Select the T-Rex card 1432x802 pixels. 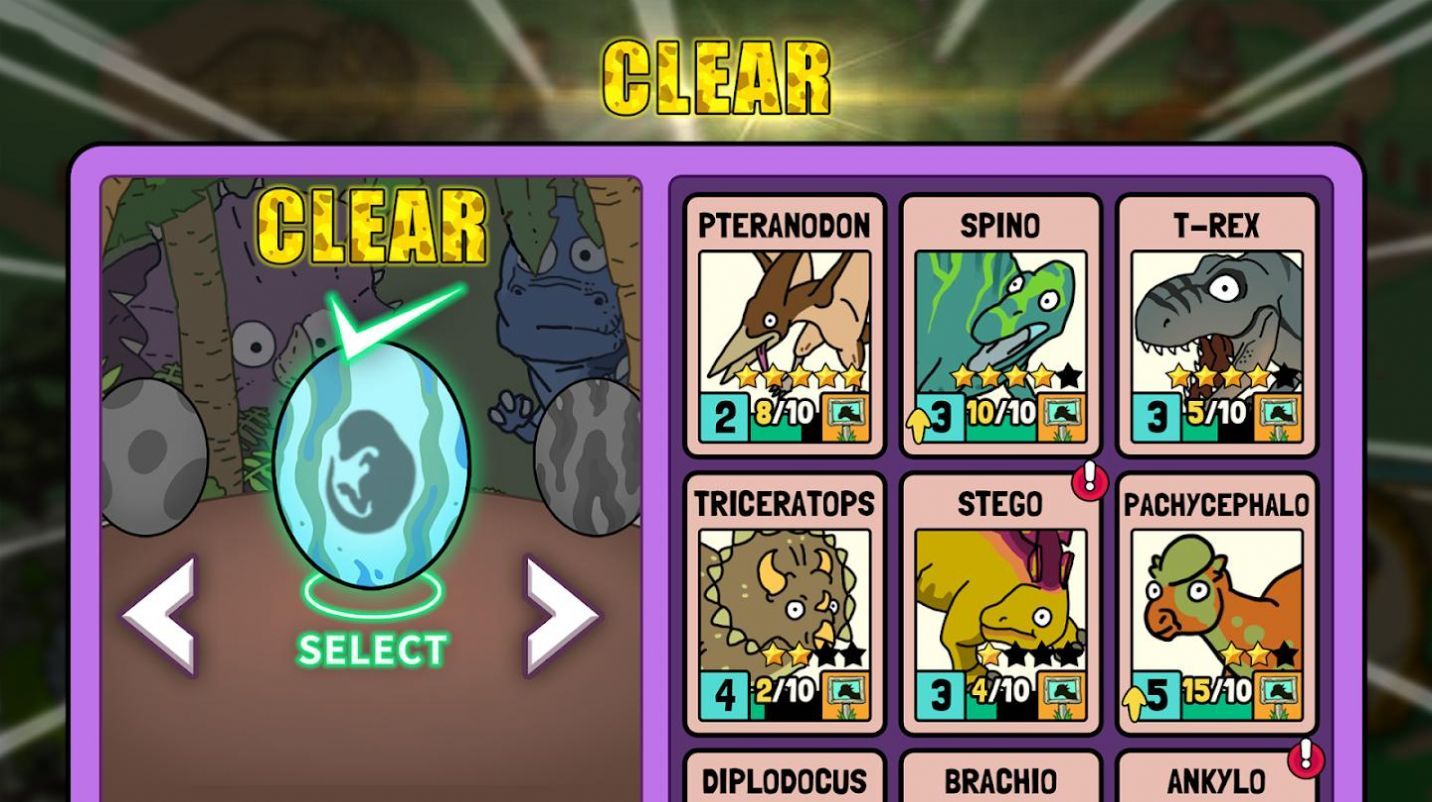(1216, 325)
